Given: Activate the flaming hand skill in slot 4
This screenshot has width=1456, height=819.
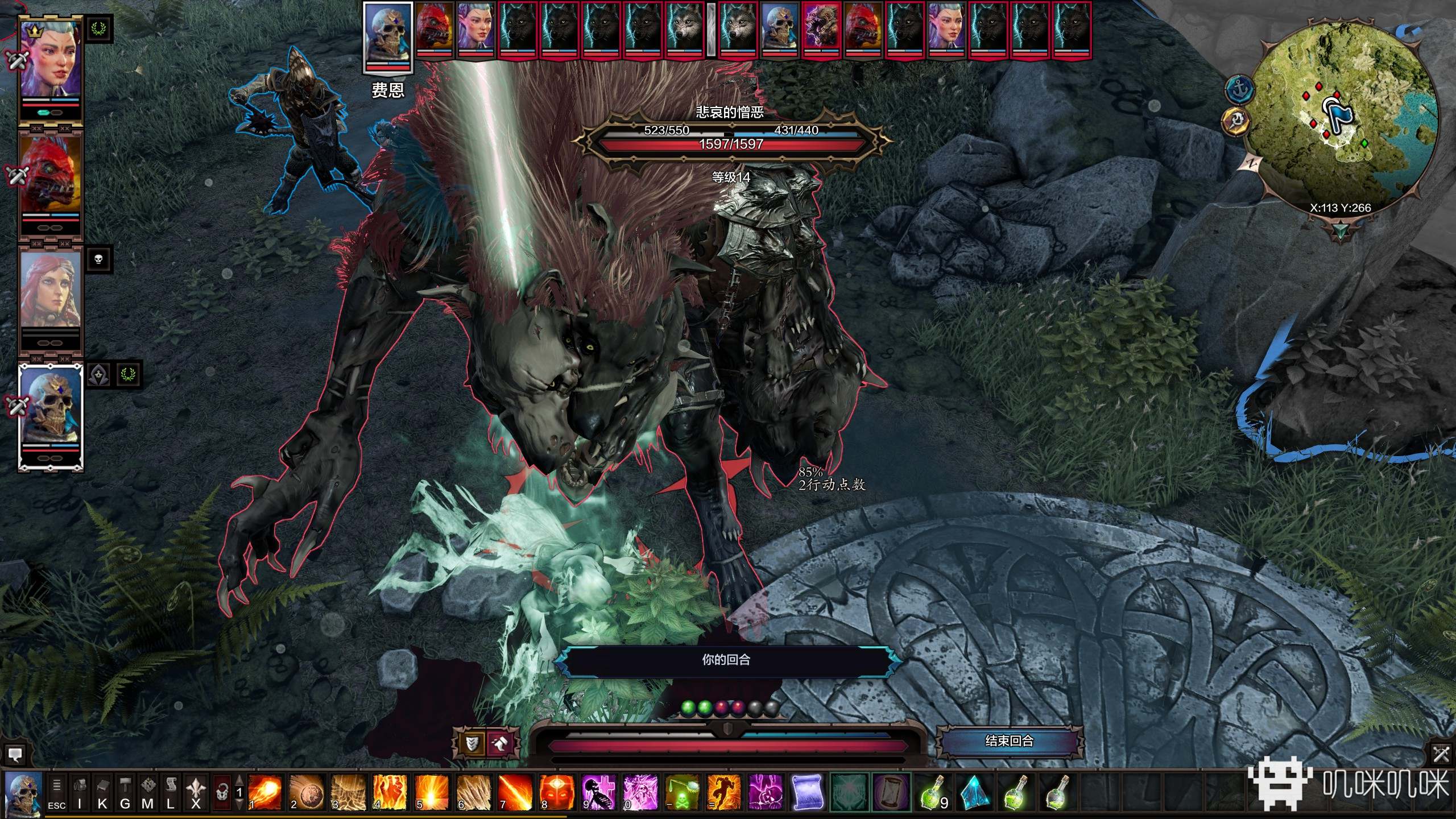Looking at the screenshot, I should click(390, 792).
